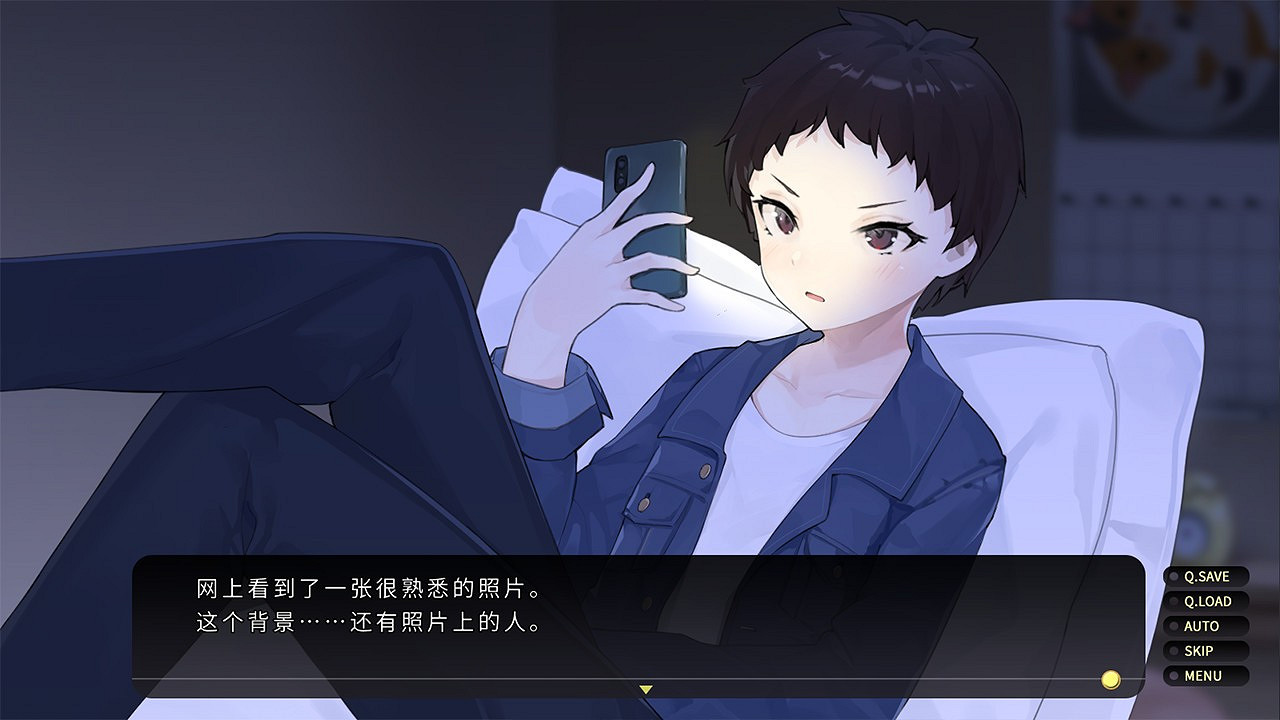
Task: Click the indicator circle on the Q.LOAD button
Action: (1173, 600)
